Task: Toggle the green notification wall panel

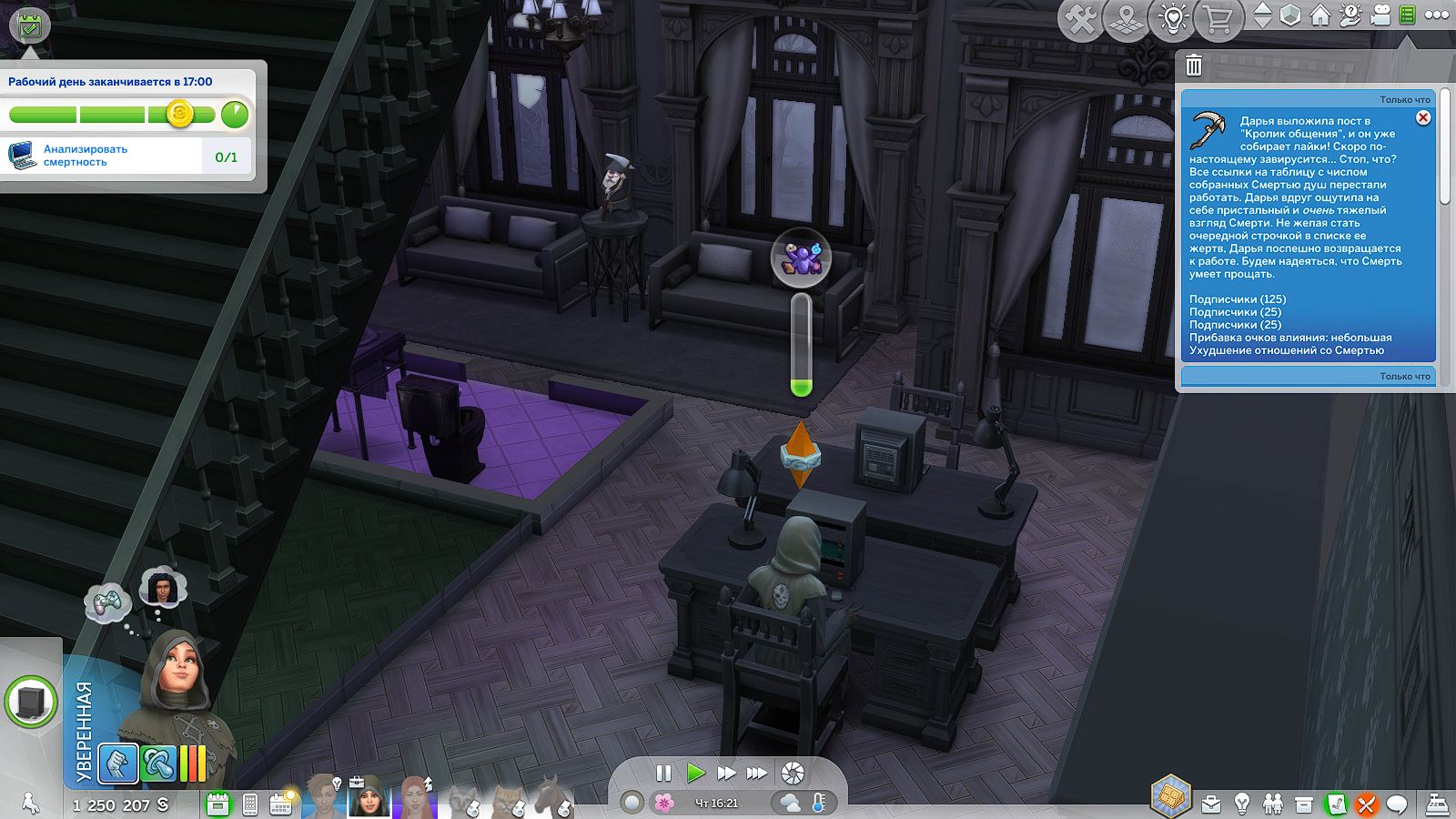Action: pos(1407,15)
